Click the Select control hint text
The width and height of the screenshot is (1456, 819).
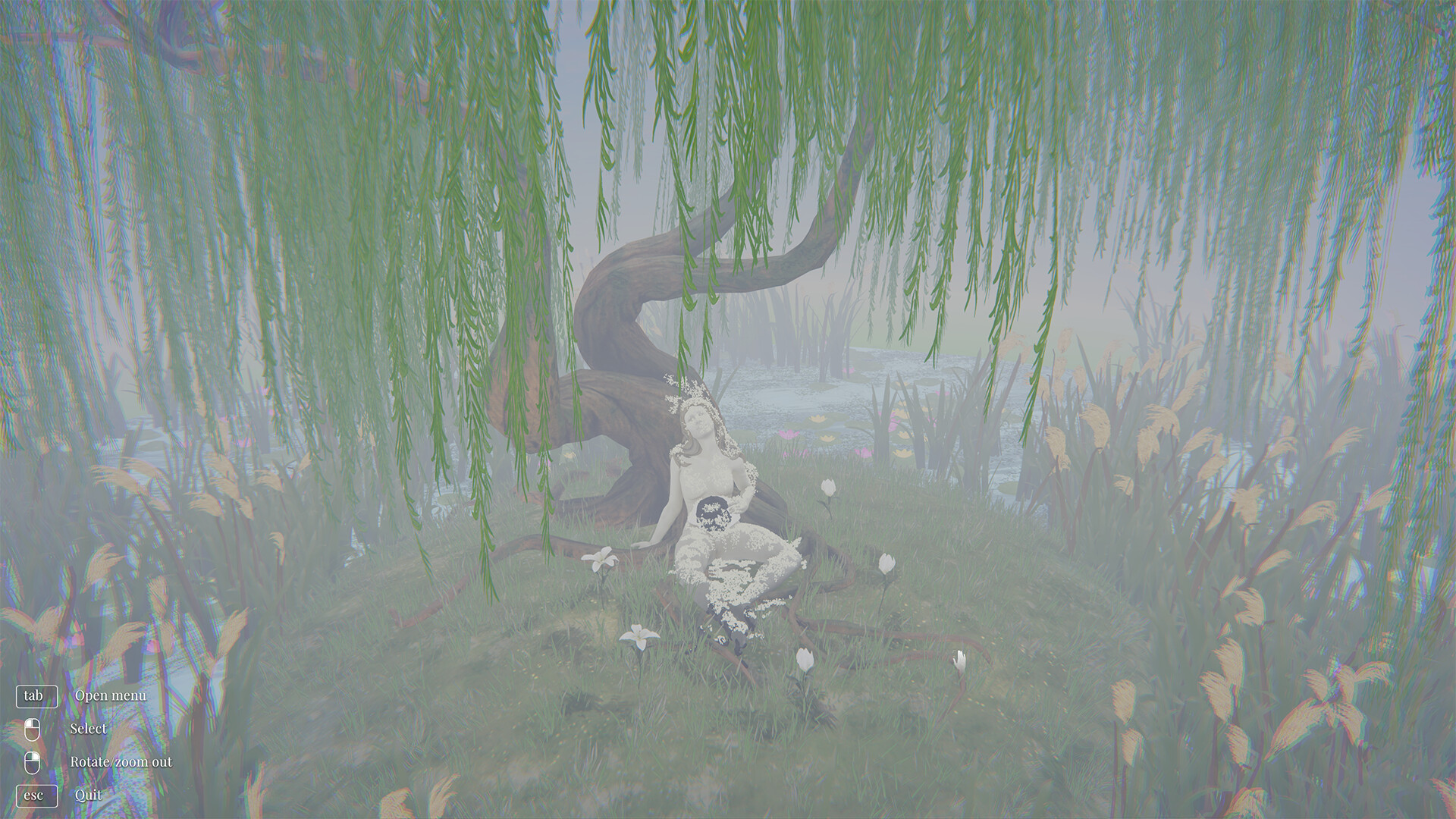point(89,728)
